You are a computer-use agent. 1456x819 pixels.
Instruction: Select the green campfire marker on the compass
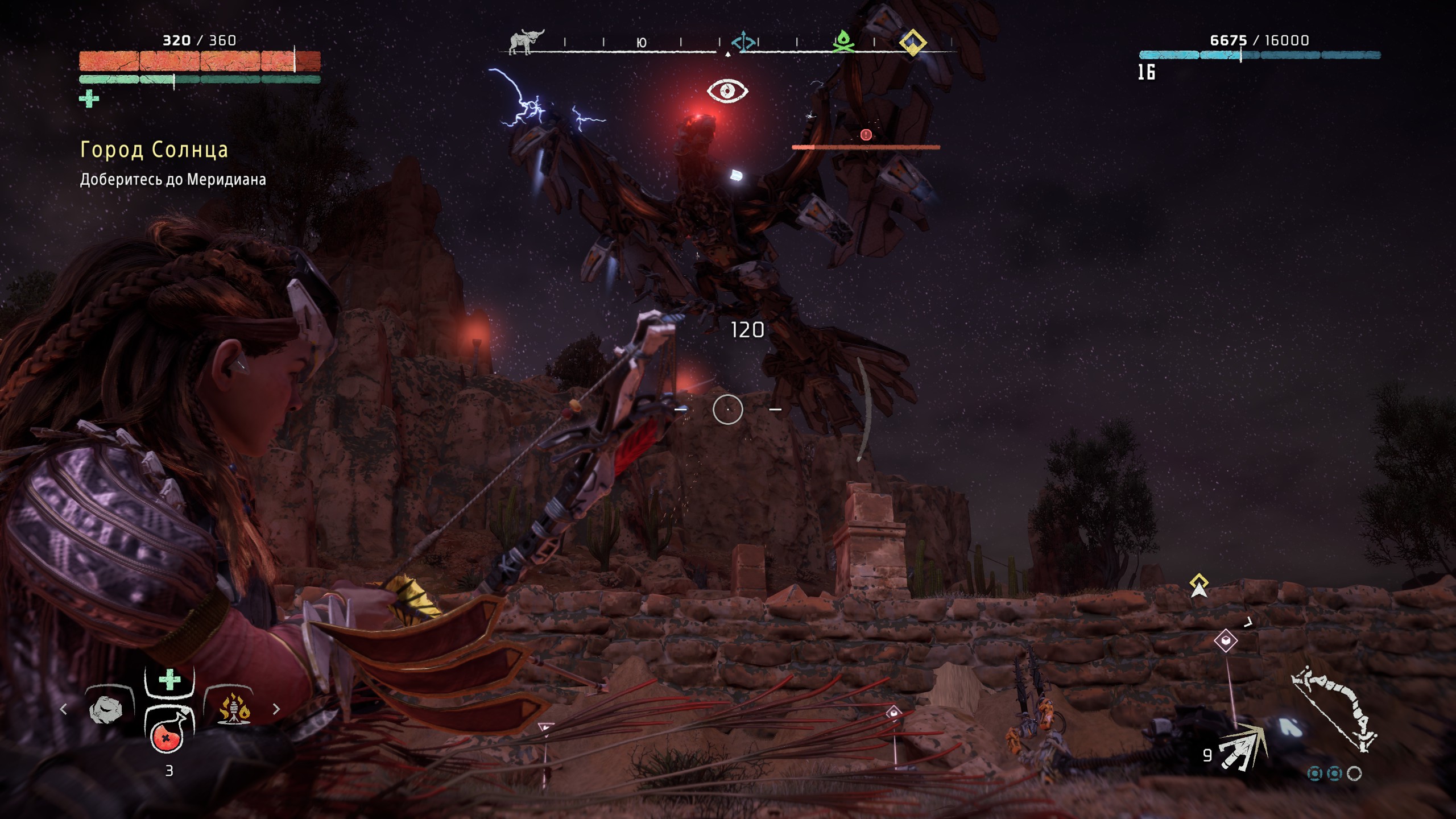click(x=843, y=42)
